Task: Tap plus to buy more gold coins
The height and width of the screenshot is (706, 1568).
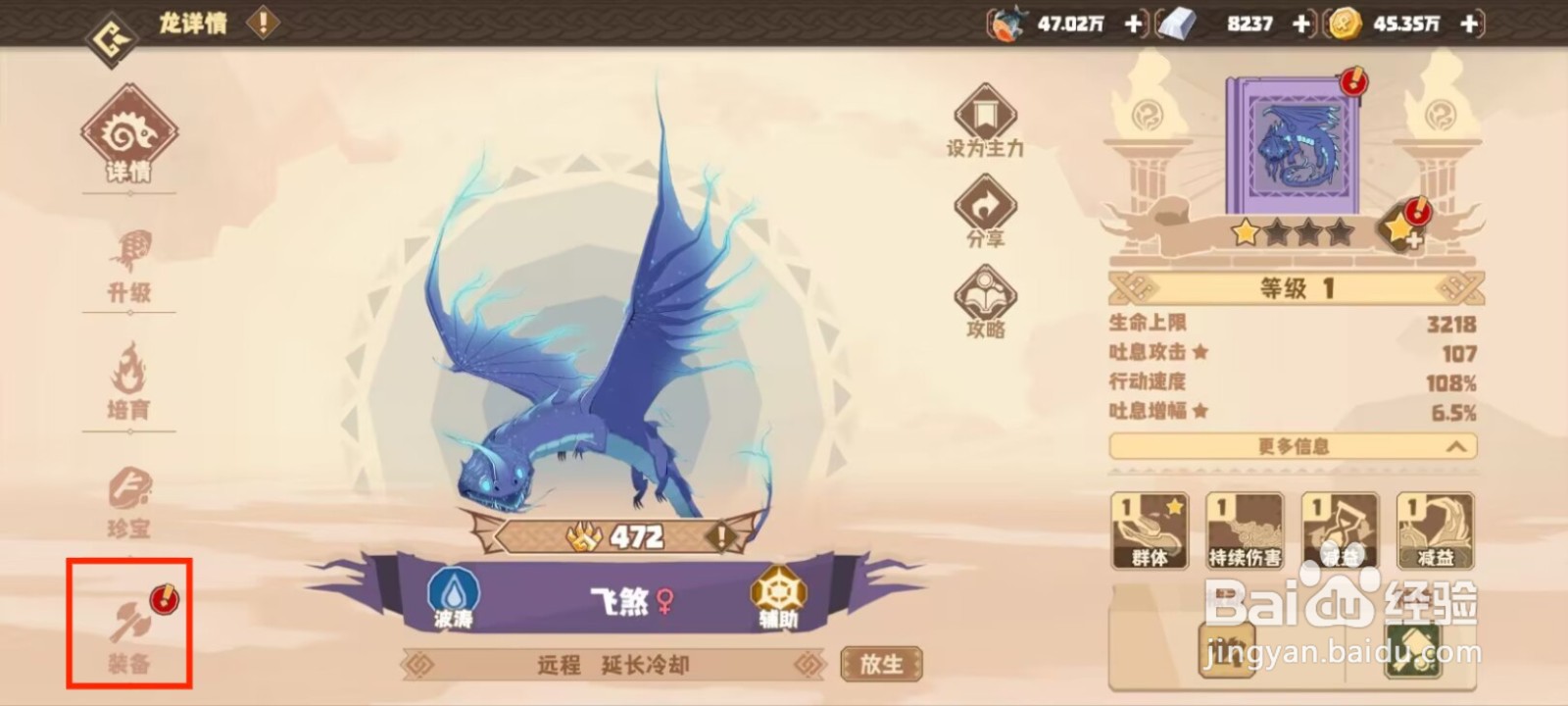Action: tap(1467, 24)
